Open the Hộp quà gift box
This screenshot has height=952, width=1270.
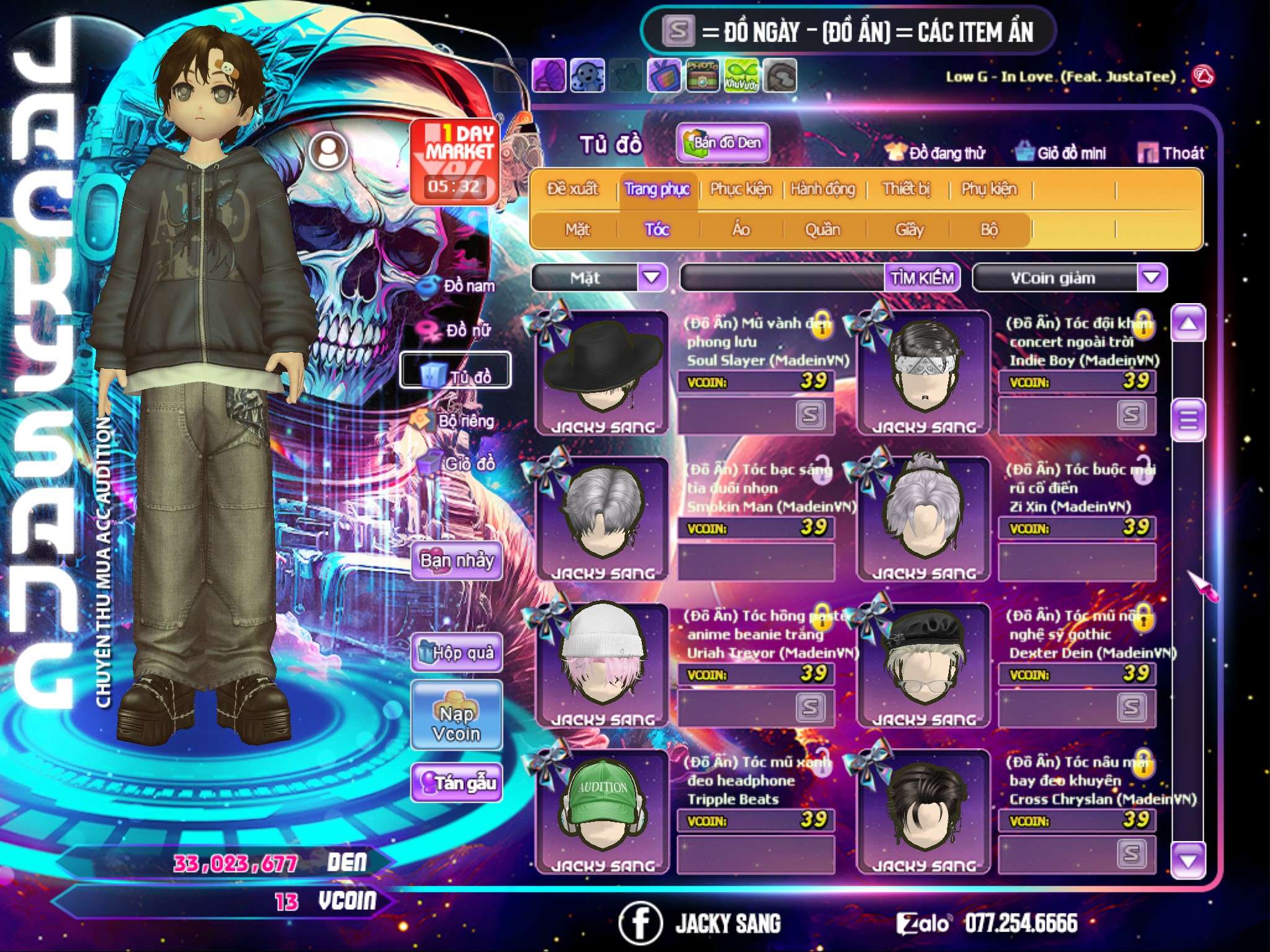pos(457,653)
